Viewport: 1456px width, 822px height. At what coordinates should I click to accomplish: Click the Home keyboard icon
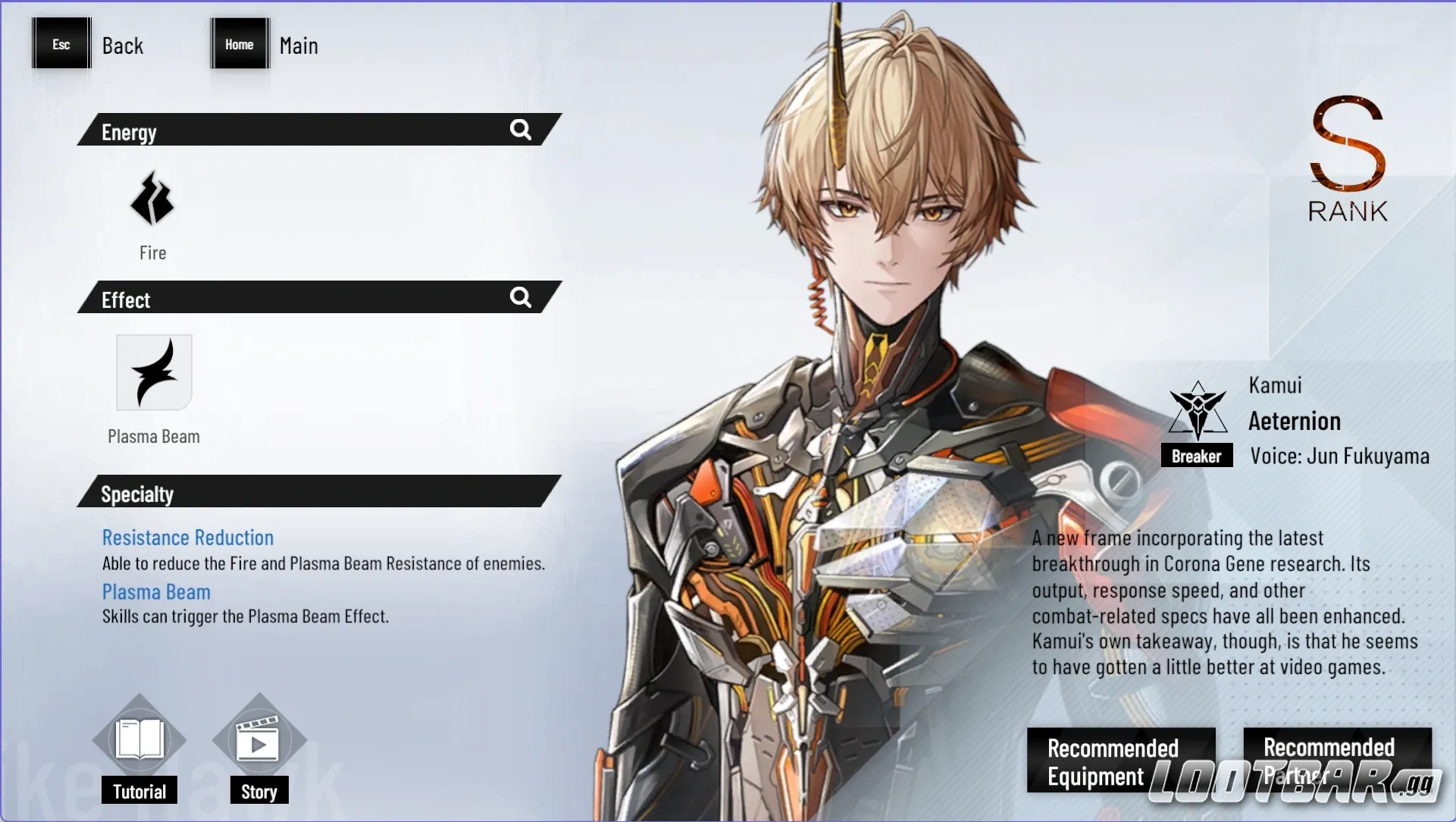240,44
